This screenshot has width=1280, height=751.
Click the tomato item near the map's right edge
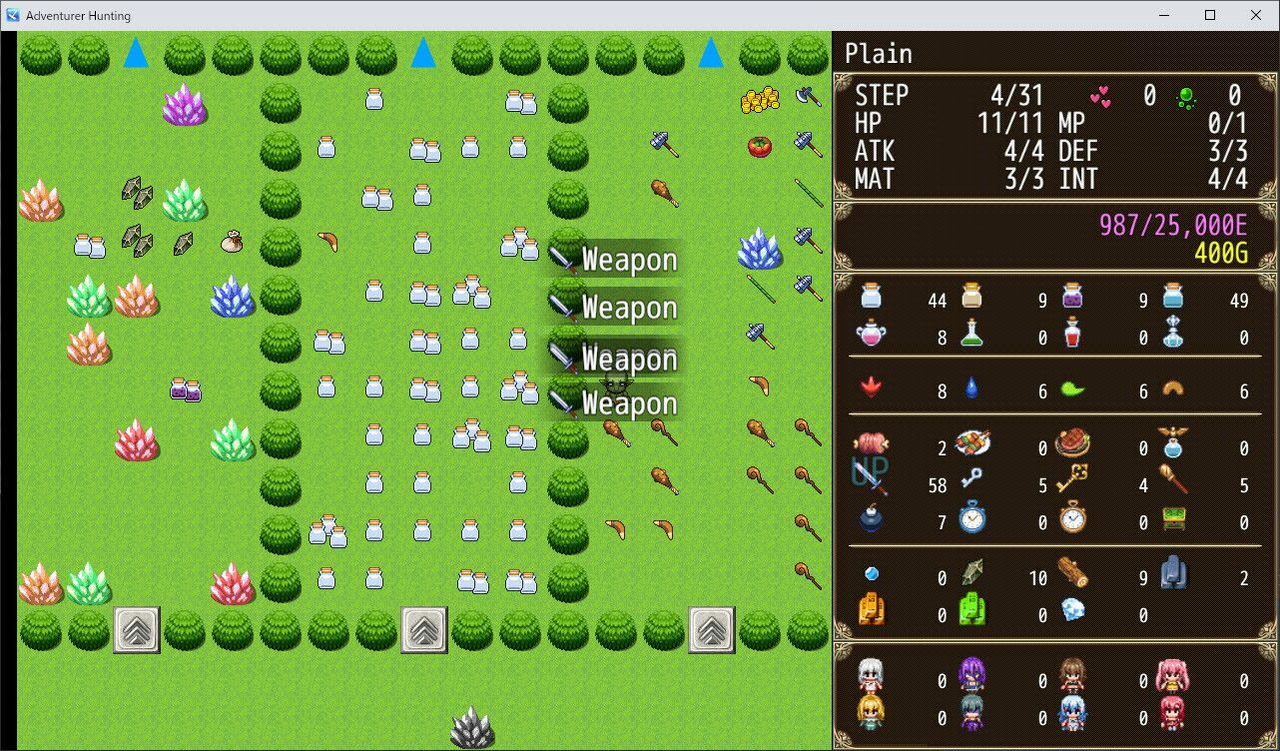pos(758,145)
